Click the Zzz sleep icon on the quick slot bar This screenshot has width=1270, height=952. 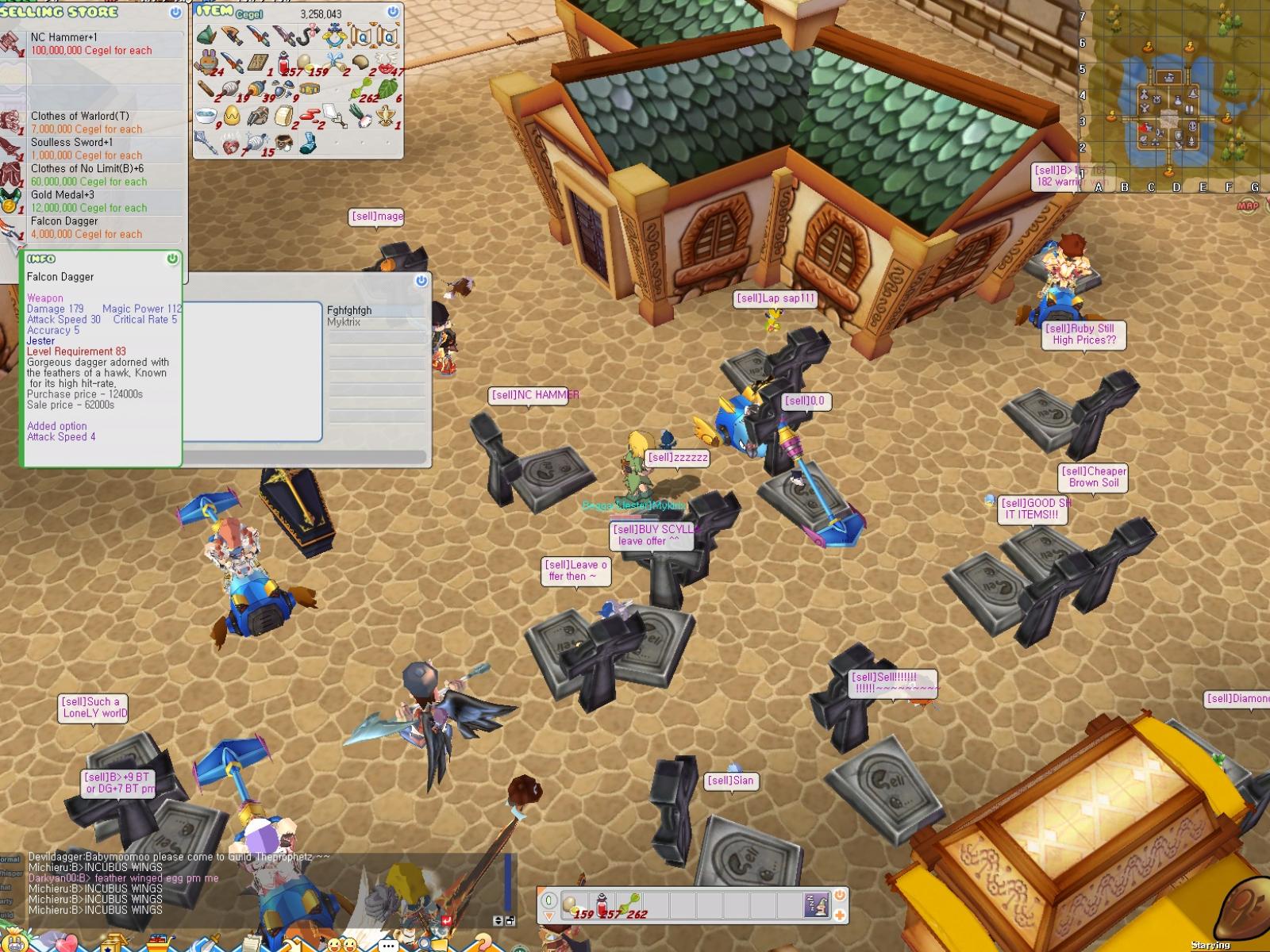817,904
